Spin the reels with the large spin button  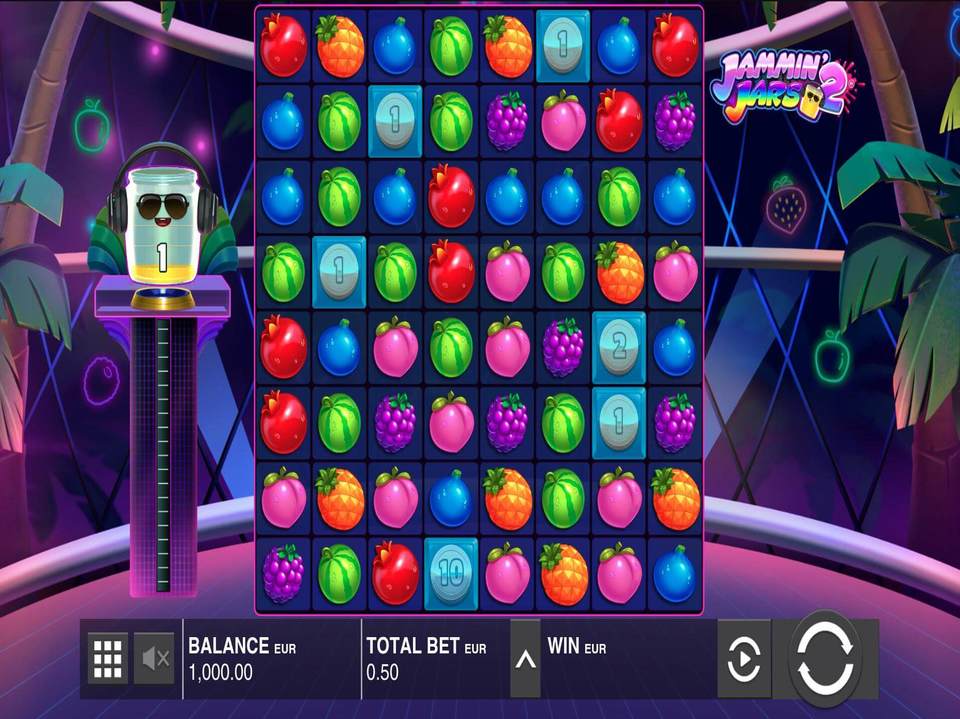(x=826, y=658)
